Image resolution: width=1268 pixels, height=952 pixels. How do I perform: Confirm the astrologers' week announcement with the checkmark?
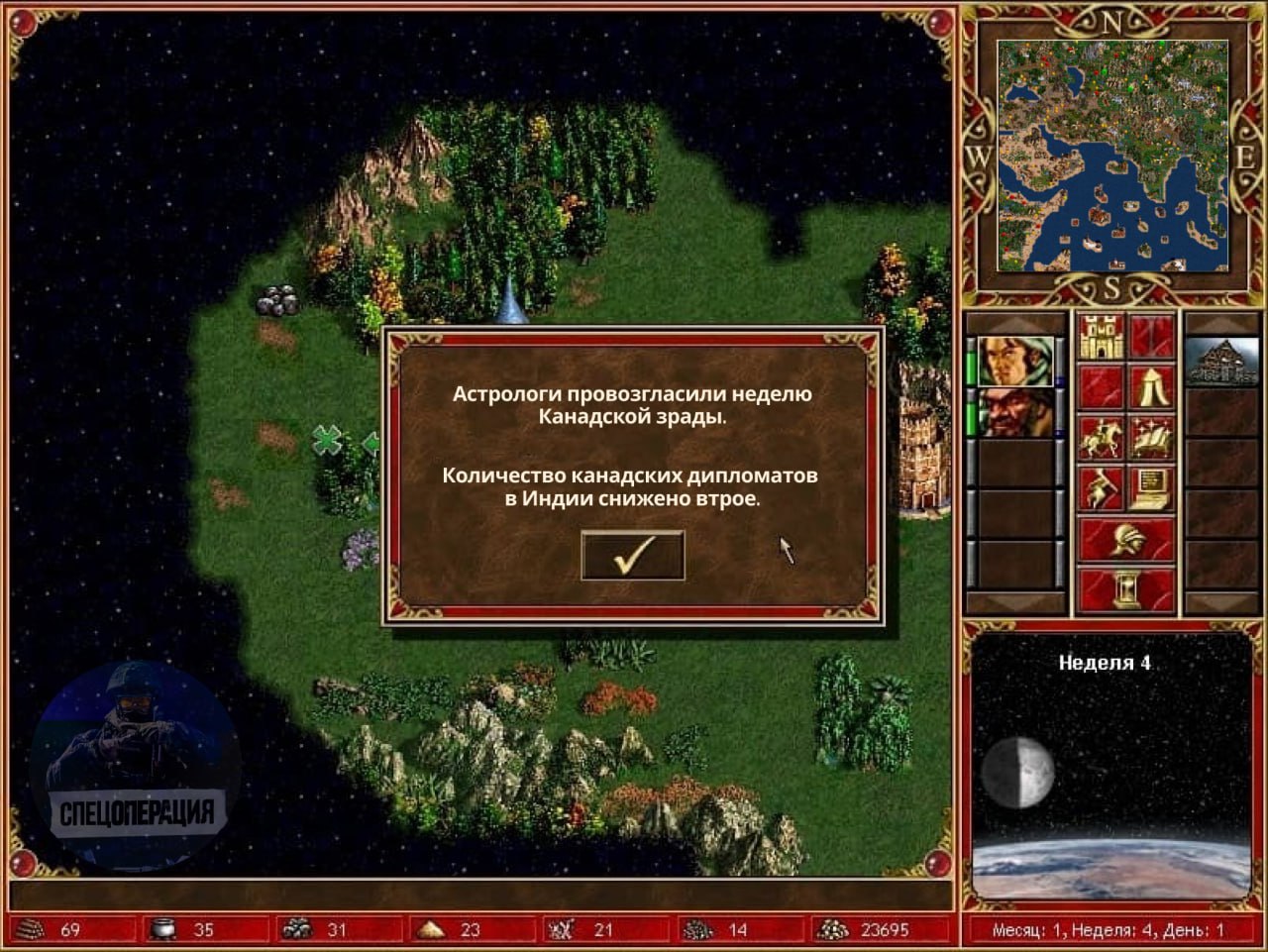(x=632, y=555)
